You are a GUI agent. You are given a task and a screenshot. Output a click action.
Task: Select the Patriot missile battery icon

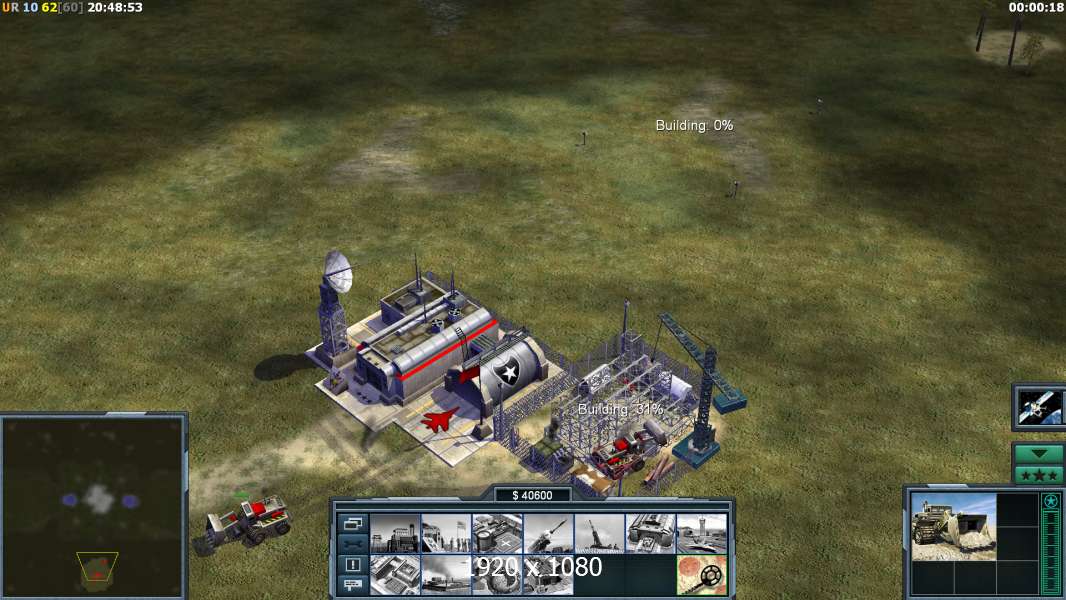point(548,533)
